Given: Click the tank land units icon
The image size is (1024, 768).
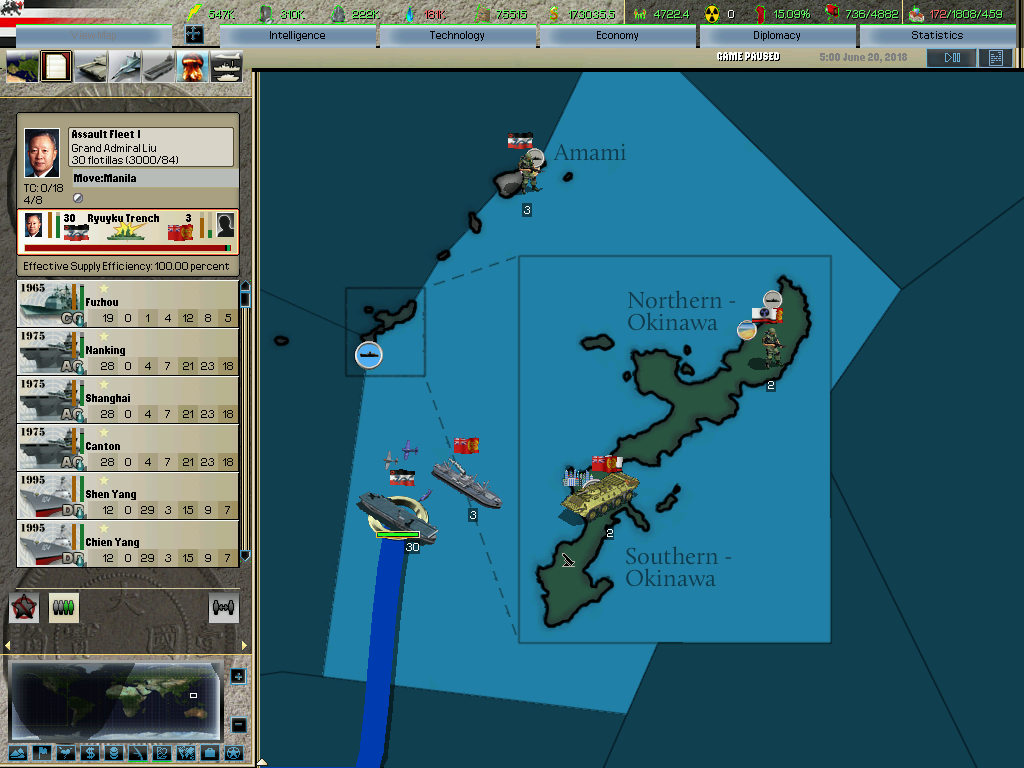Looking at the screenshot, I should pos(91,67).
